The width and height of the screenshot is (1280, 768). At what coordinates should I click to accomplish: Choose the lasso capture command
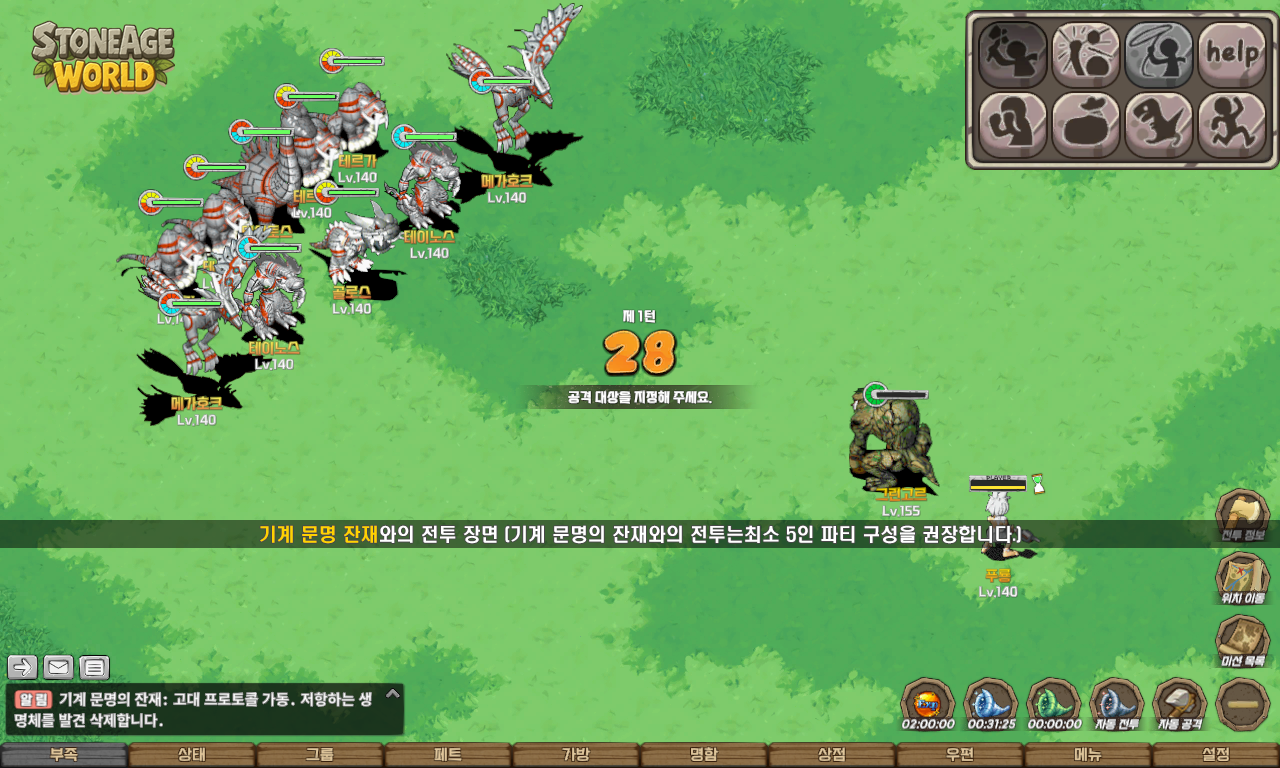(1158, 54)
